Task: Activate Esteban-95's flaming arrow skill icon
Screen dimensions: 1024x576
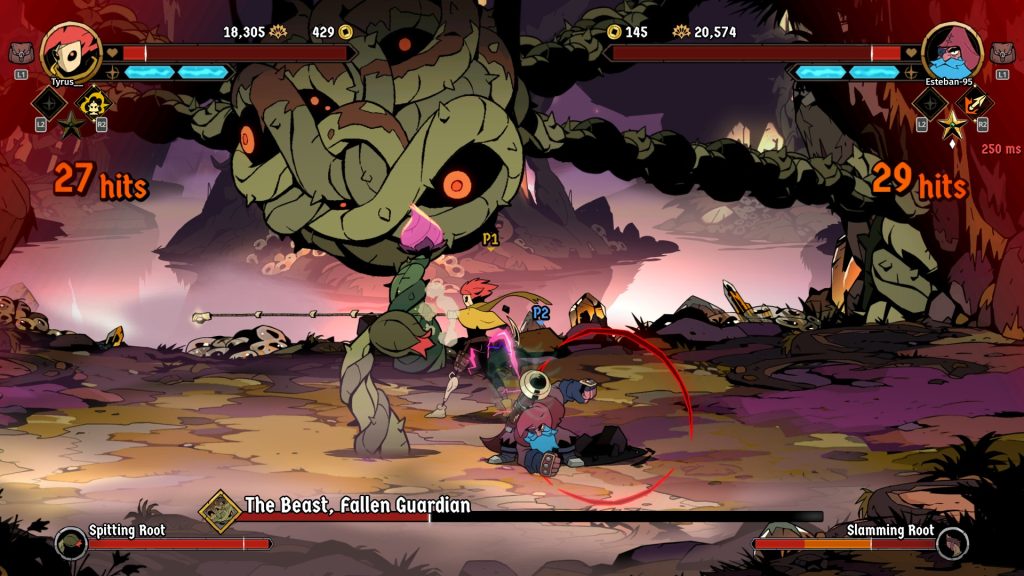Action: (974, 101)
